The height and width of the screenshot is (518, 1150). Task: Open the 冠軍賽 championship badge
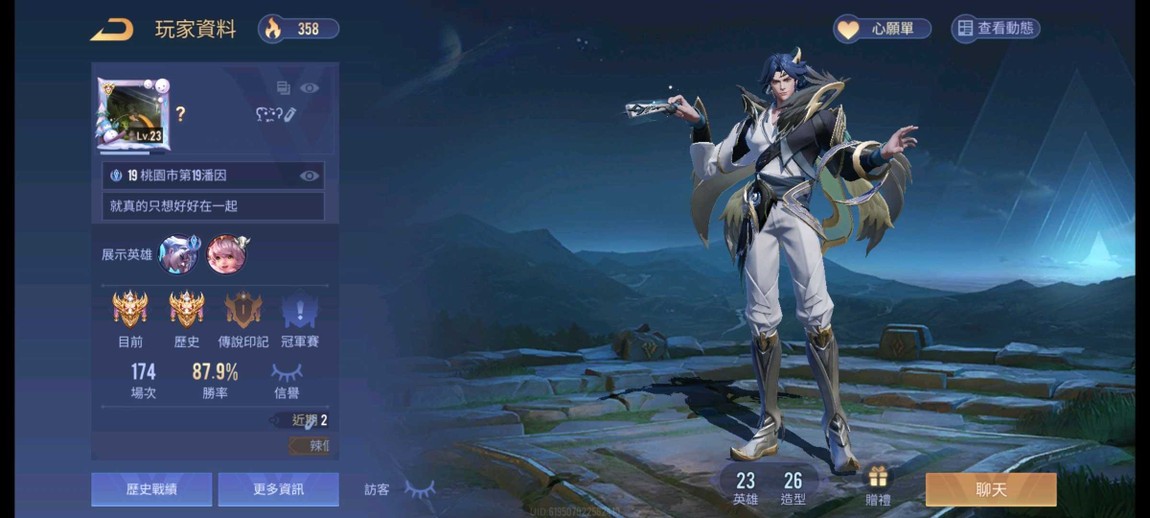tap(299, 311)
